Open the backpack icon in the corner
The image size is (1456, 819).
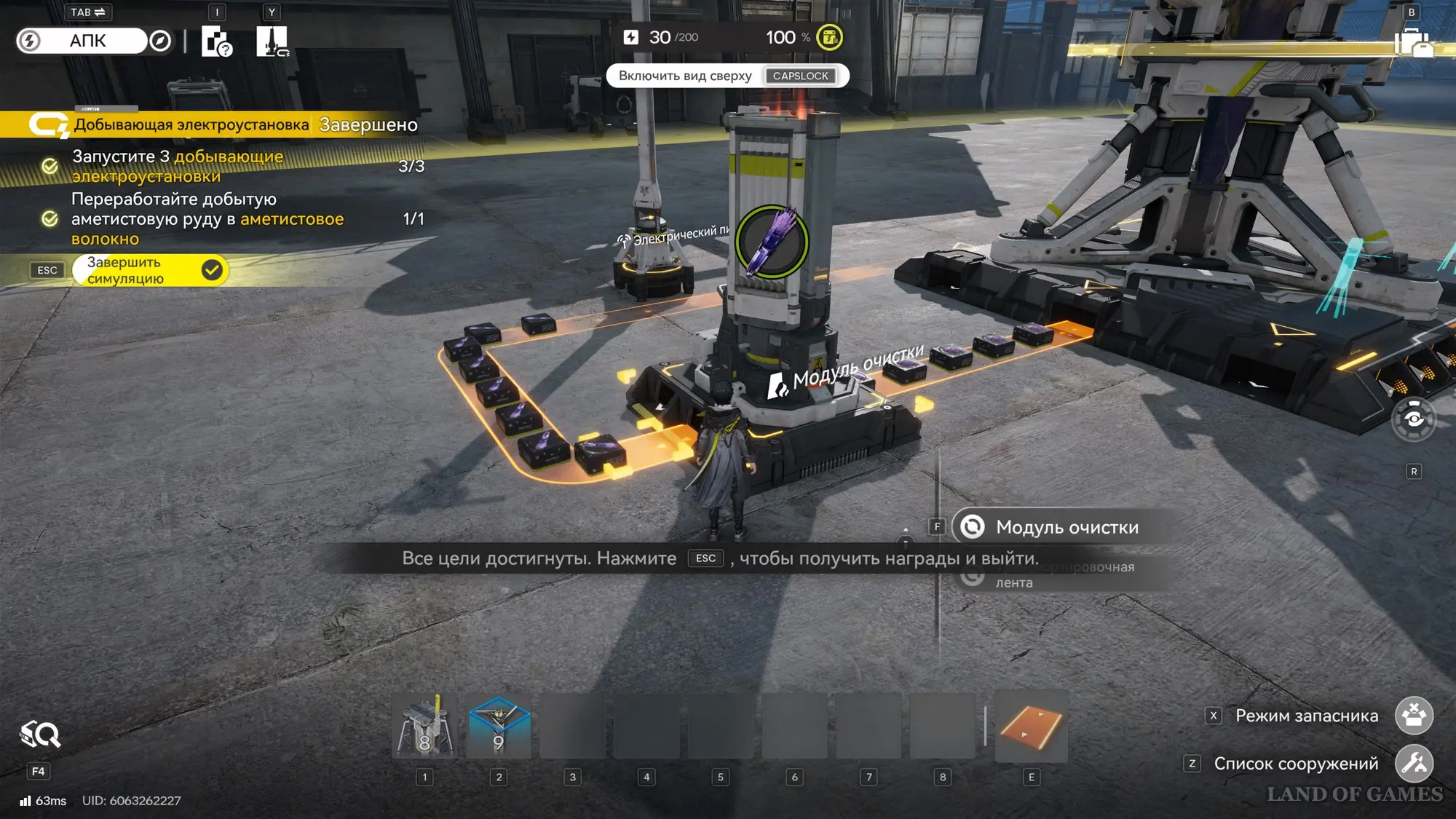coord(1413,43)
